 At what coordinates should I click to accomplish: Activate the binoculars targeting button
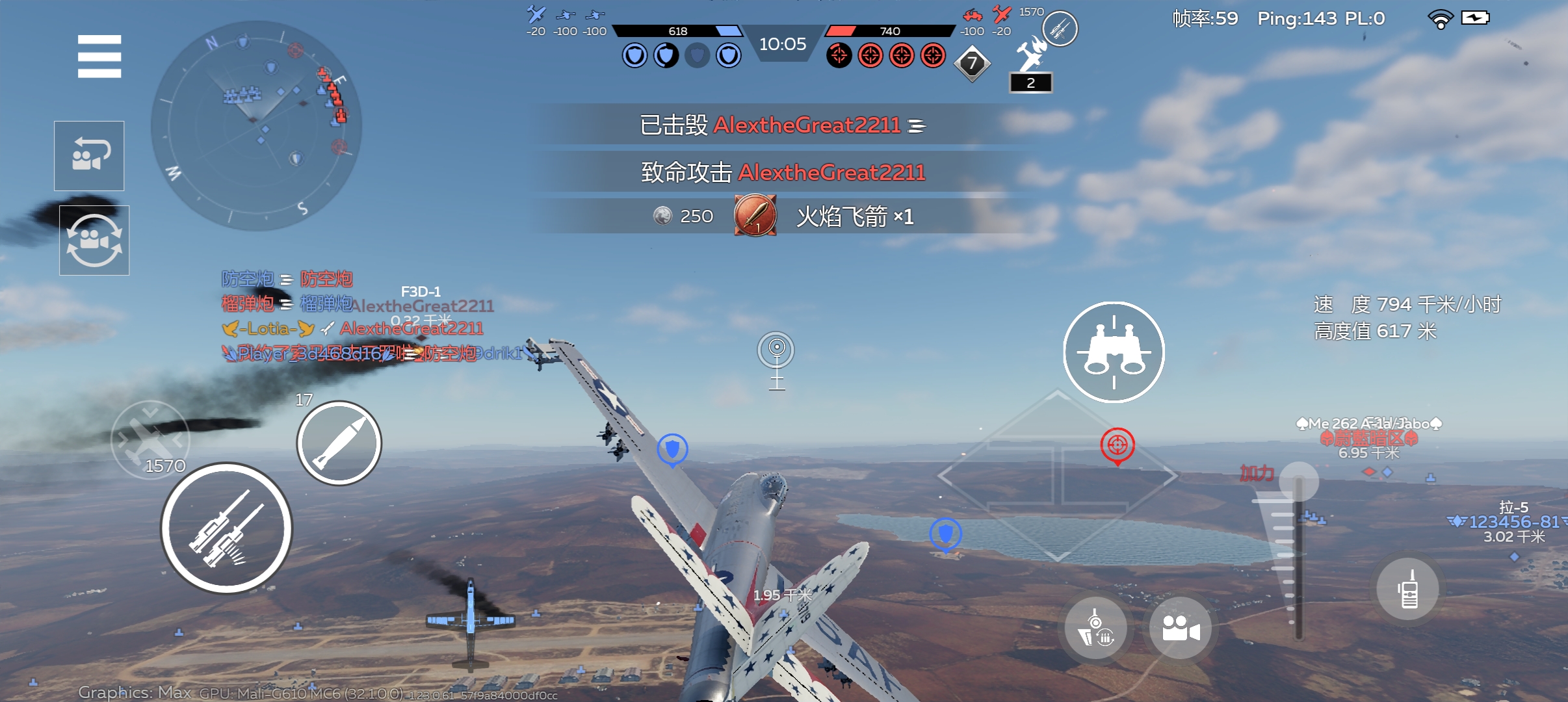tap(1114, 352)
